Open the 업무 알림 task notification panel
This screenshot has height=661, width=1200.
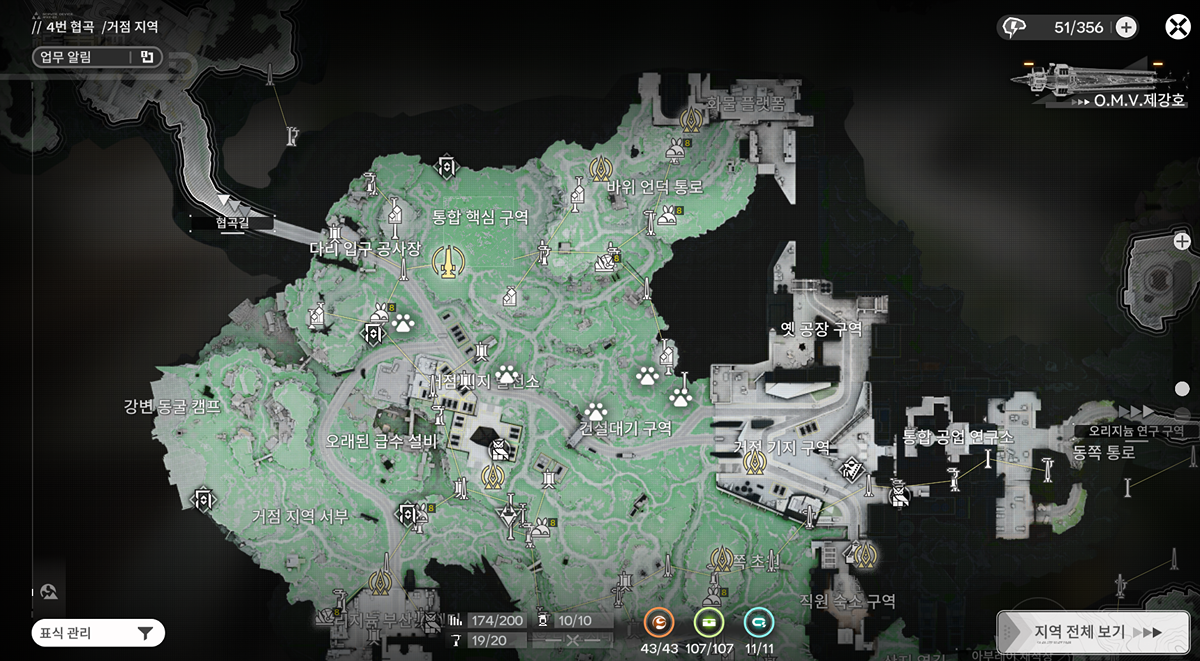tap(97, 57)
